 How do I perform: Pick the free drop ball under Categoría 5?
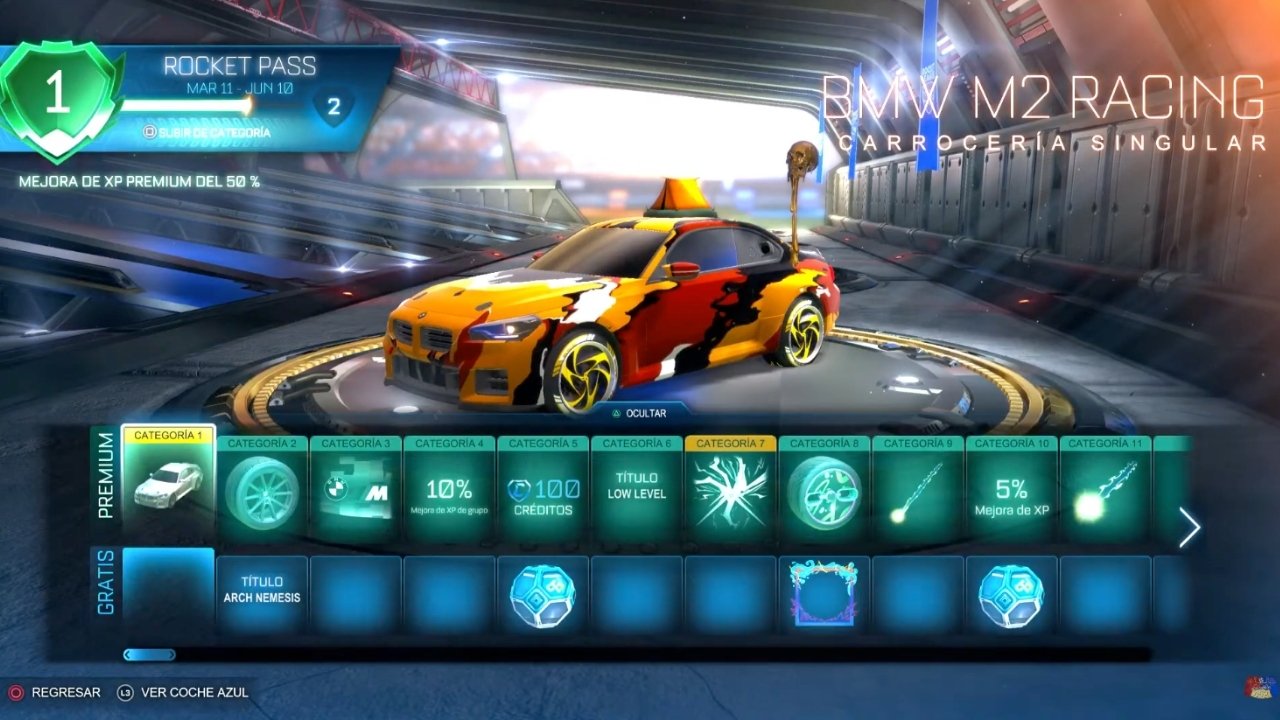543,593
